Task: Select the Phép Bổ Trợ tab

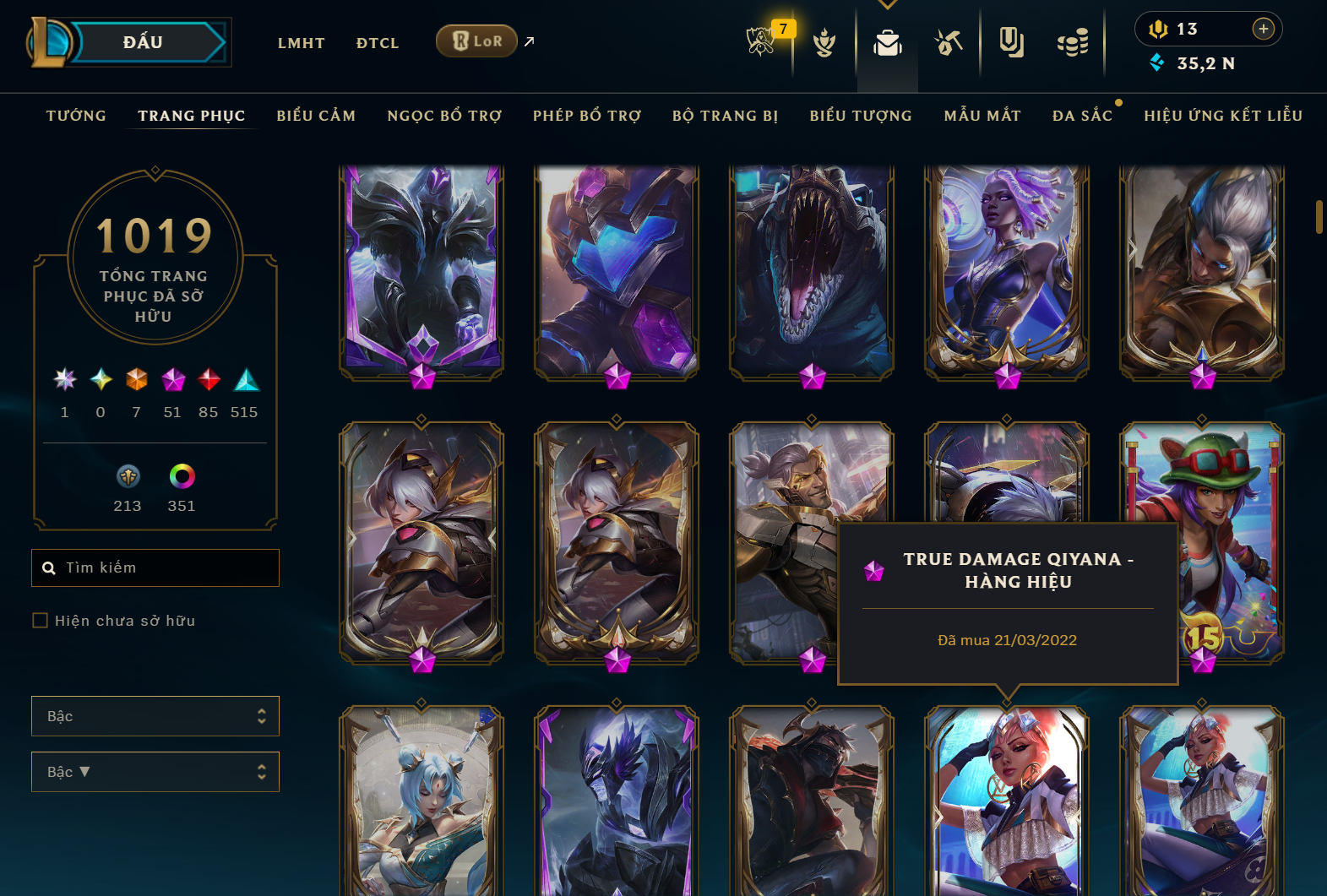Action: (x=587, y=116)
